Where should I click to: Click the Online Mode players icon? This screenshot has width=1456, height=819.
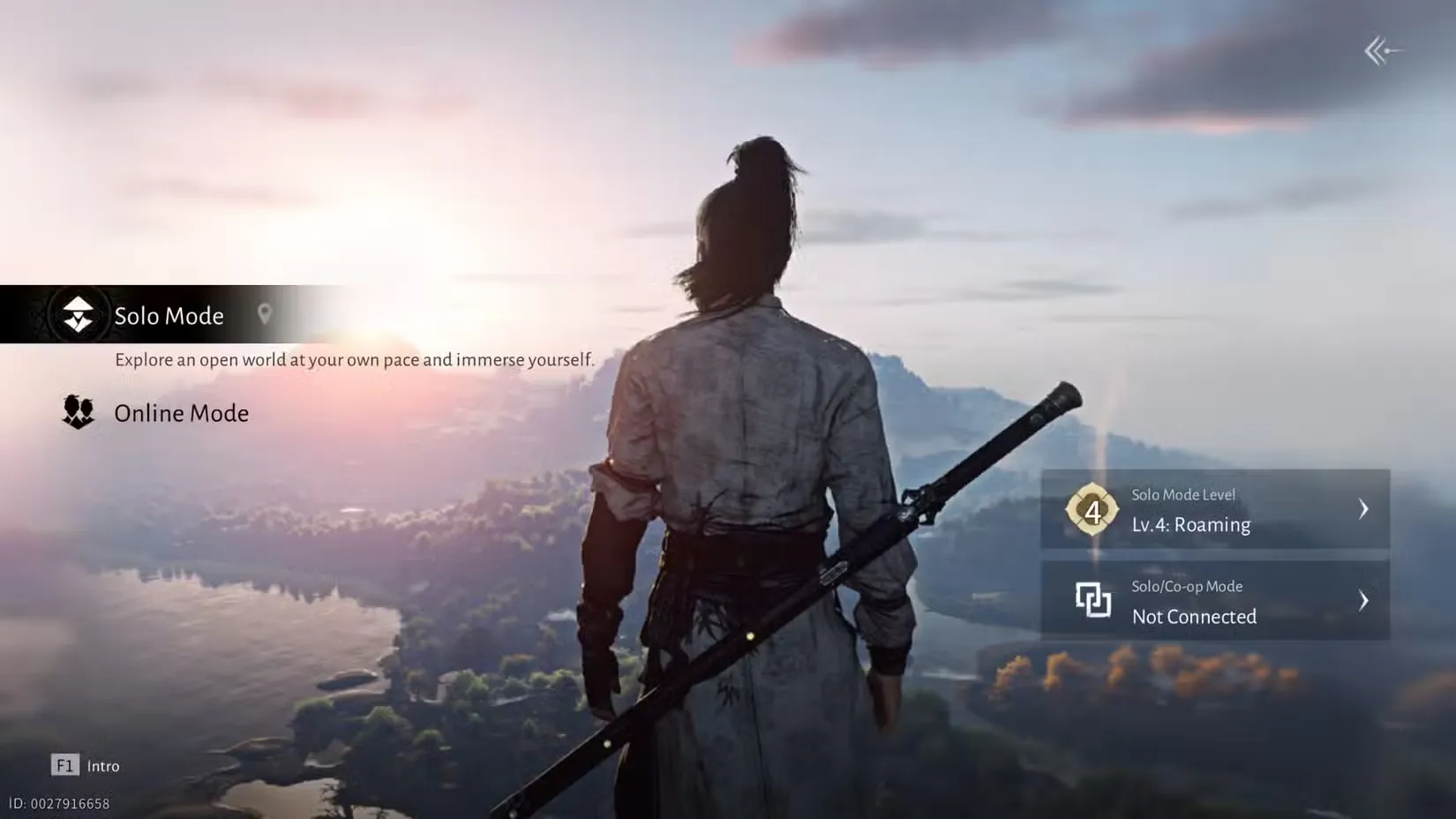(x=77, y=412)
